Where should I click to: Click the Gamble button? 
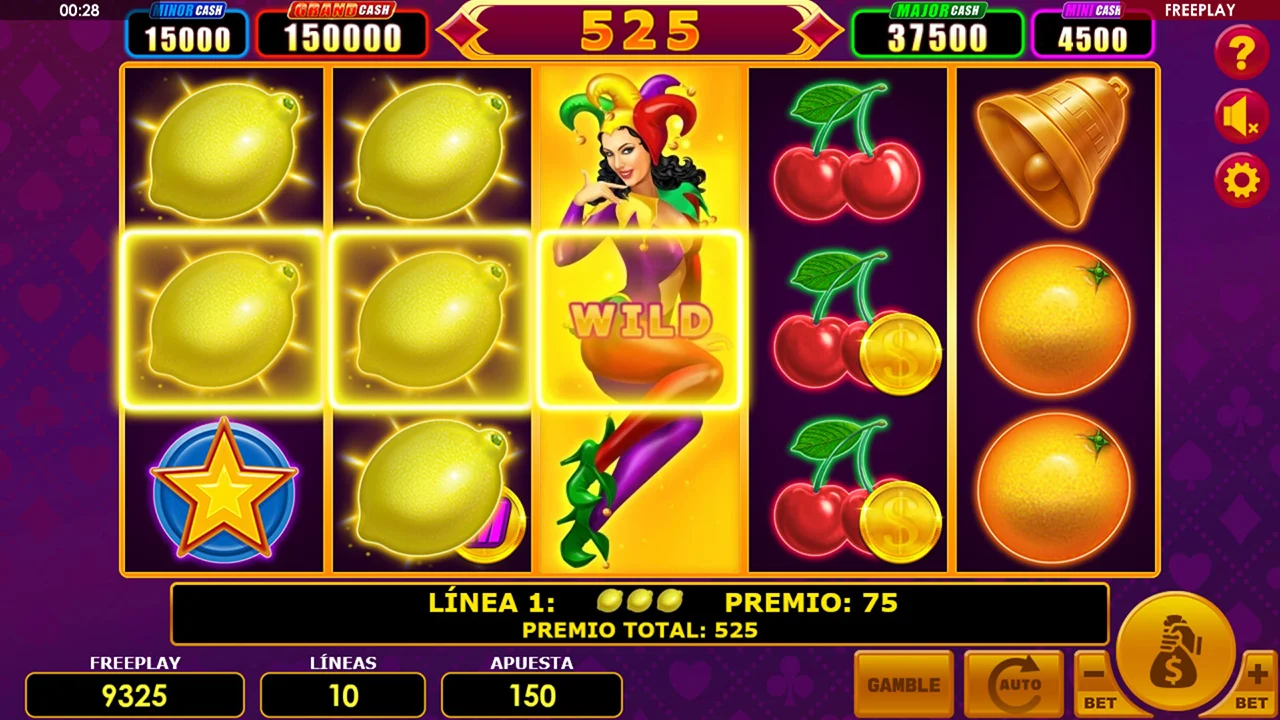[x=903, y=684]
